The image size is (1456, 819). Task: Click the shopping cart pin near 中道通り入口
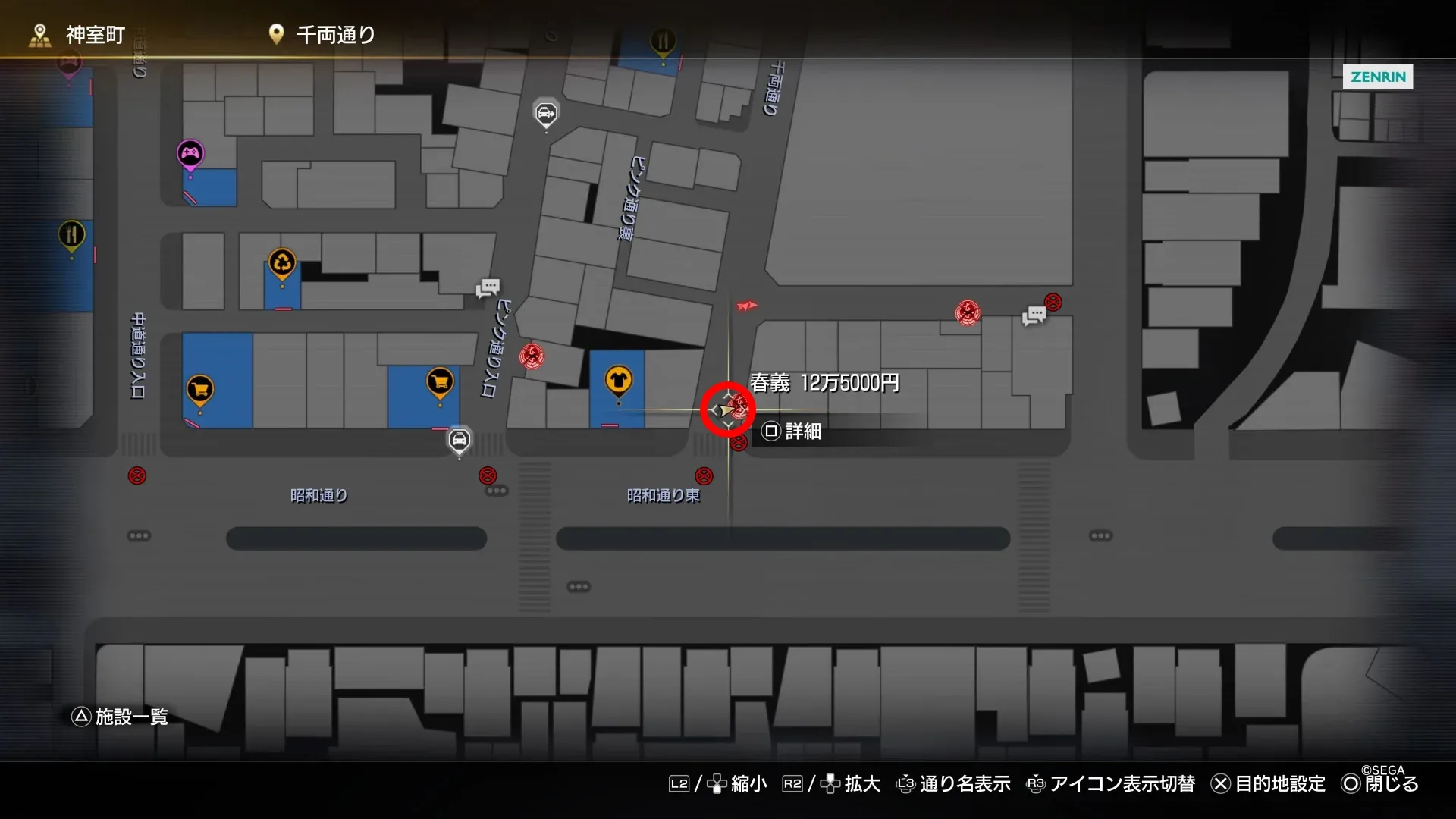(x=199, y=385)
